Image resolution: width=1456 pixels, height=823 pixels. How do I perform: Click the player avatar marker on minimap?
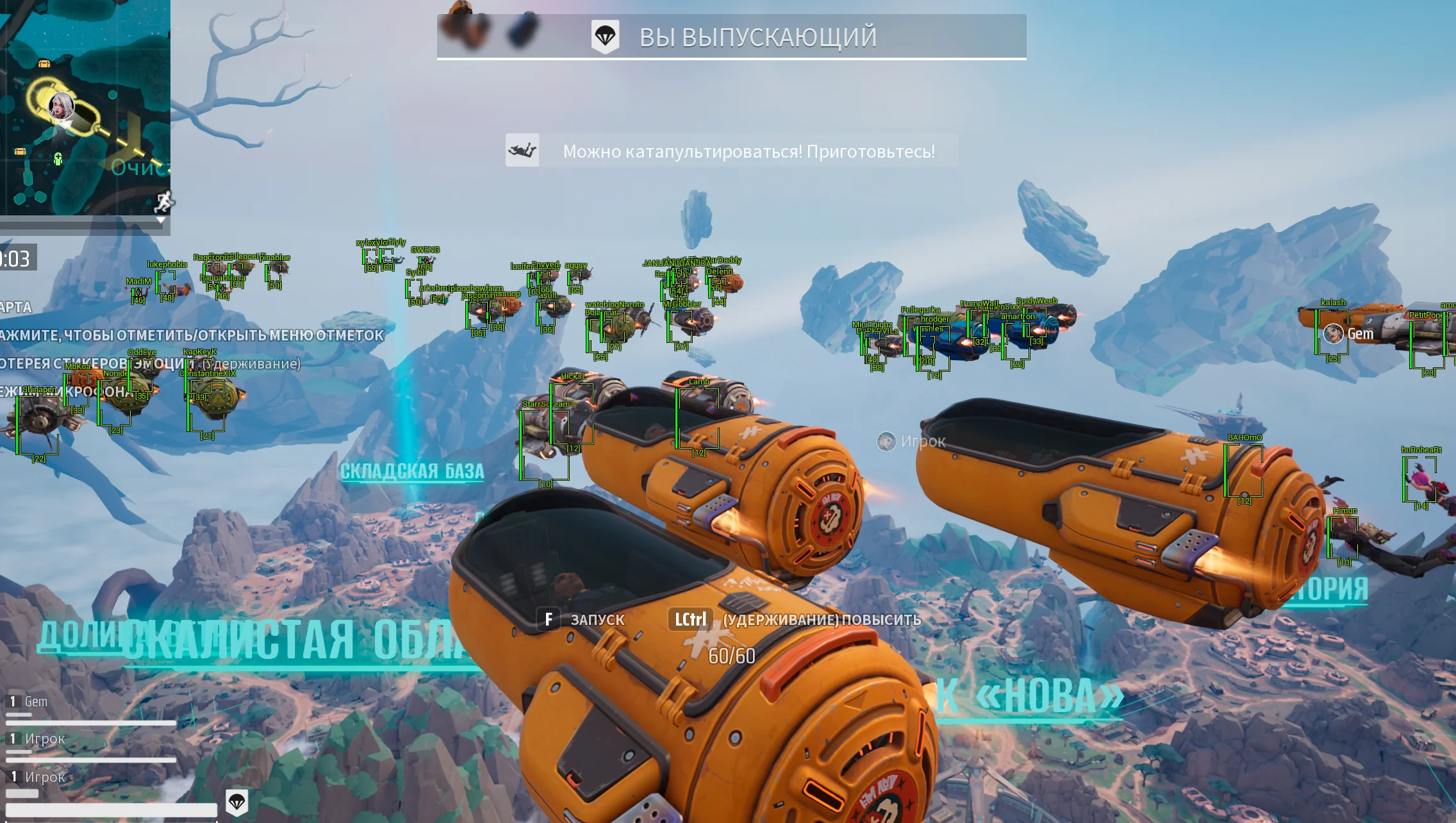click(62, 106)
